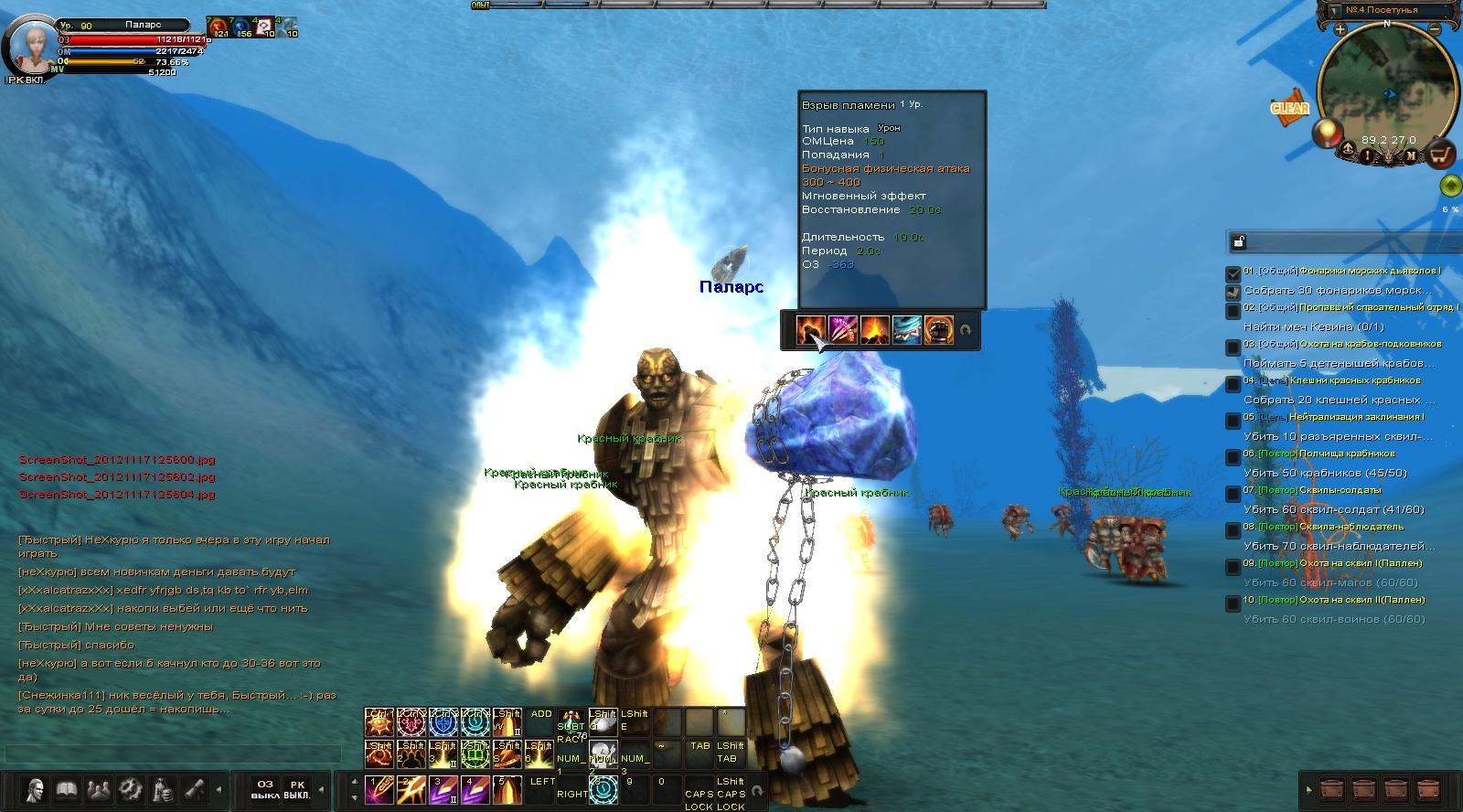The width and height of the screenshot is (1463, 812).
Task: Toggle the ОЗ выкл button
Action: tap(265, 789)
